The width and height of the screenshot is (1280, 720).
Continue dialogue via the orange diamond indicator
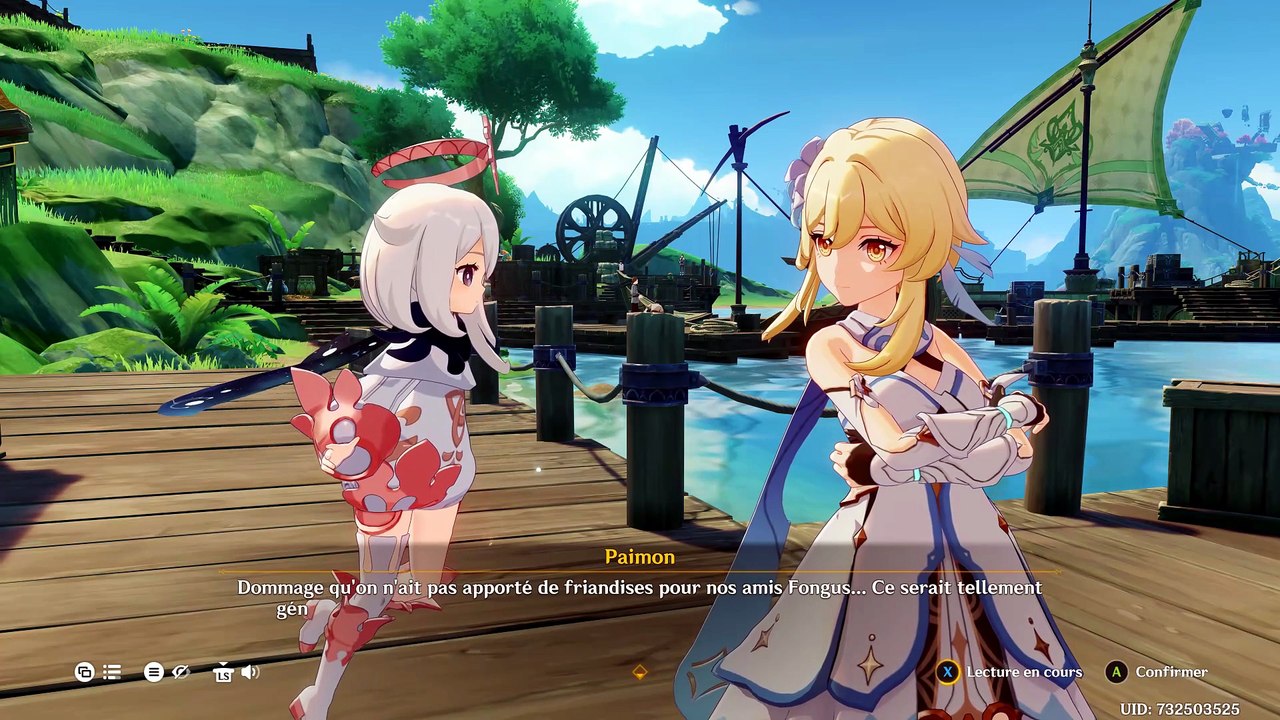pos(640,672)
